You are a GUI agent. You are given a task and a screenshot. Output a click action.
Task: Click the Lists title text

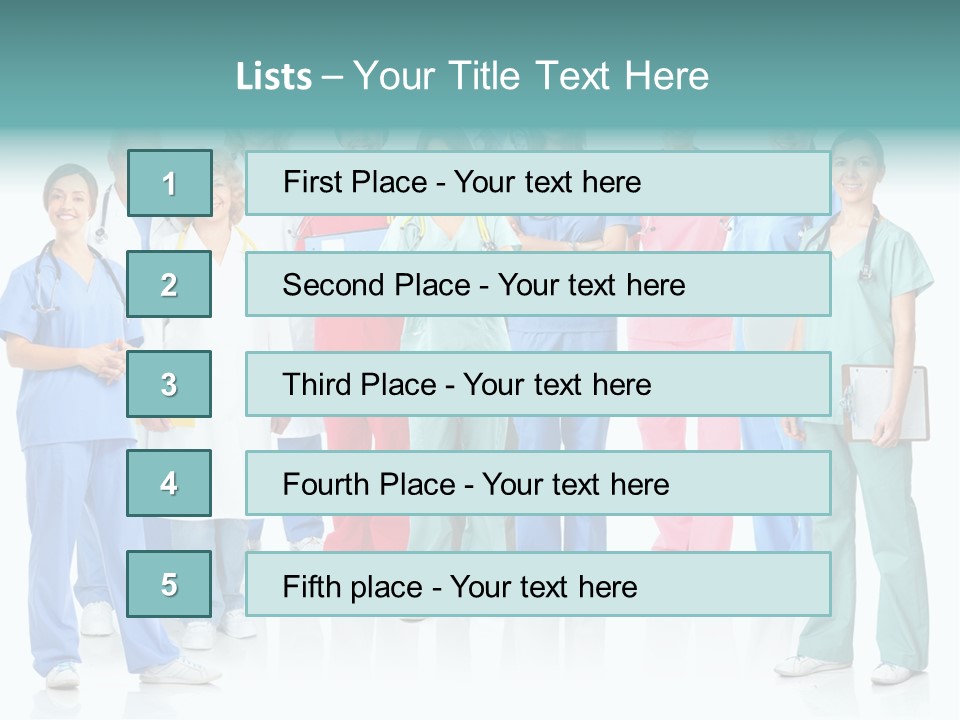pos(472,76)
